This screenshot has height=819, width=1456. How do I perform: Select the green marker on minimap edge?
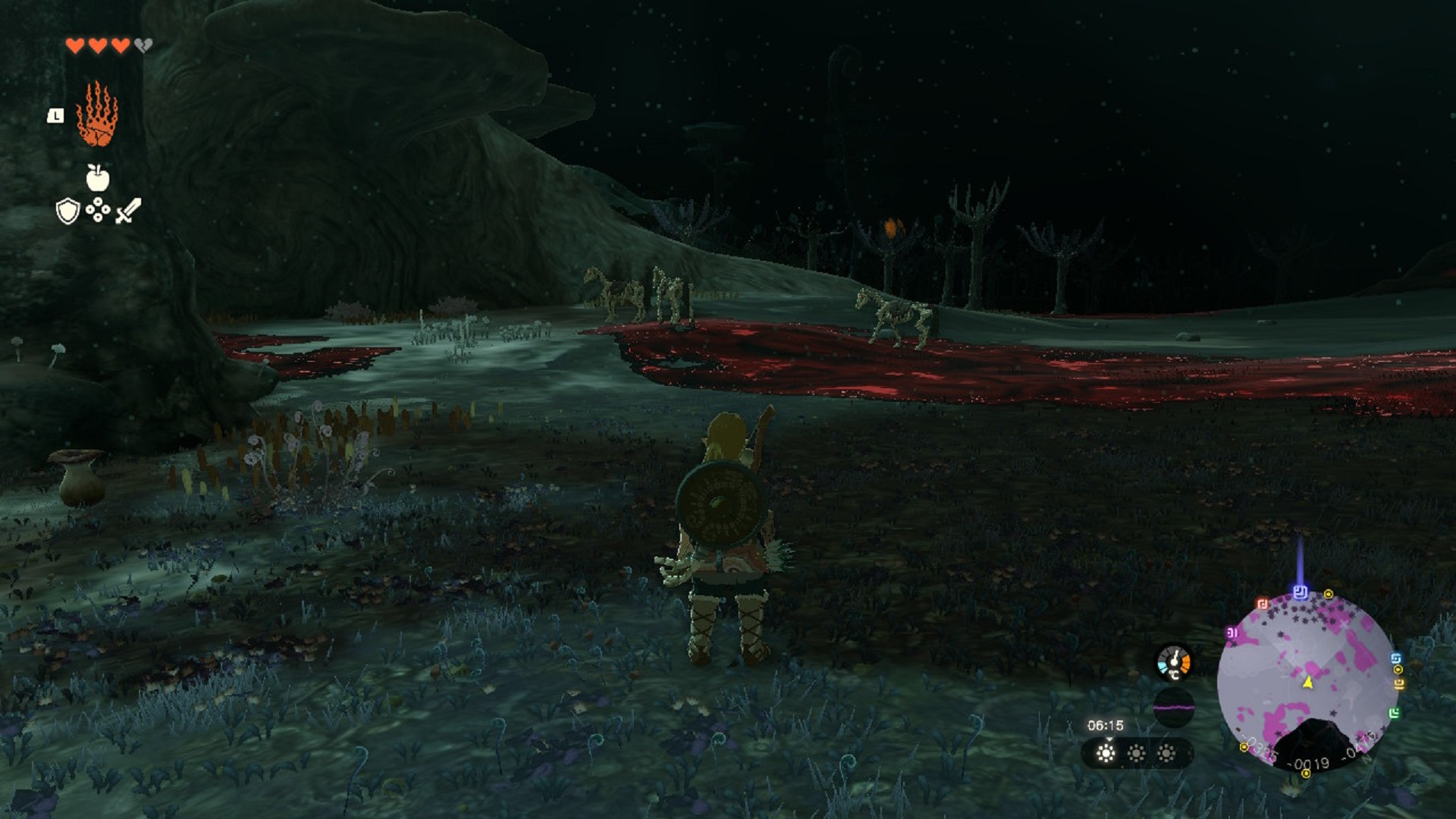click(1394, 713)
